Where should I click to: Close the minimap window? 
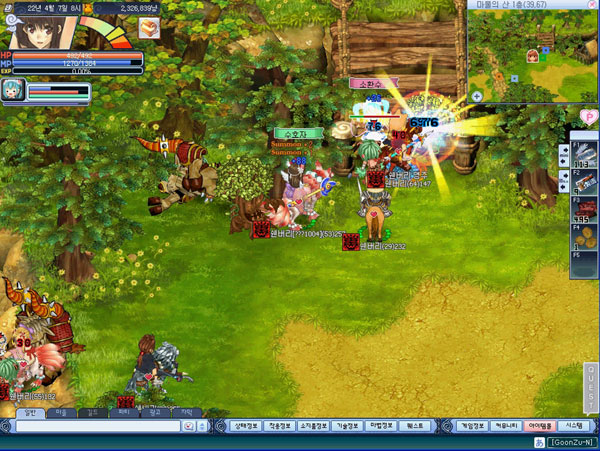593,5
